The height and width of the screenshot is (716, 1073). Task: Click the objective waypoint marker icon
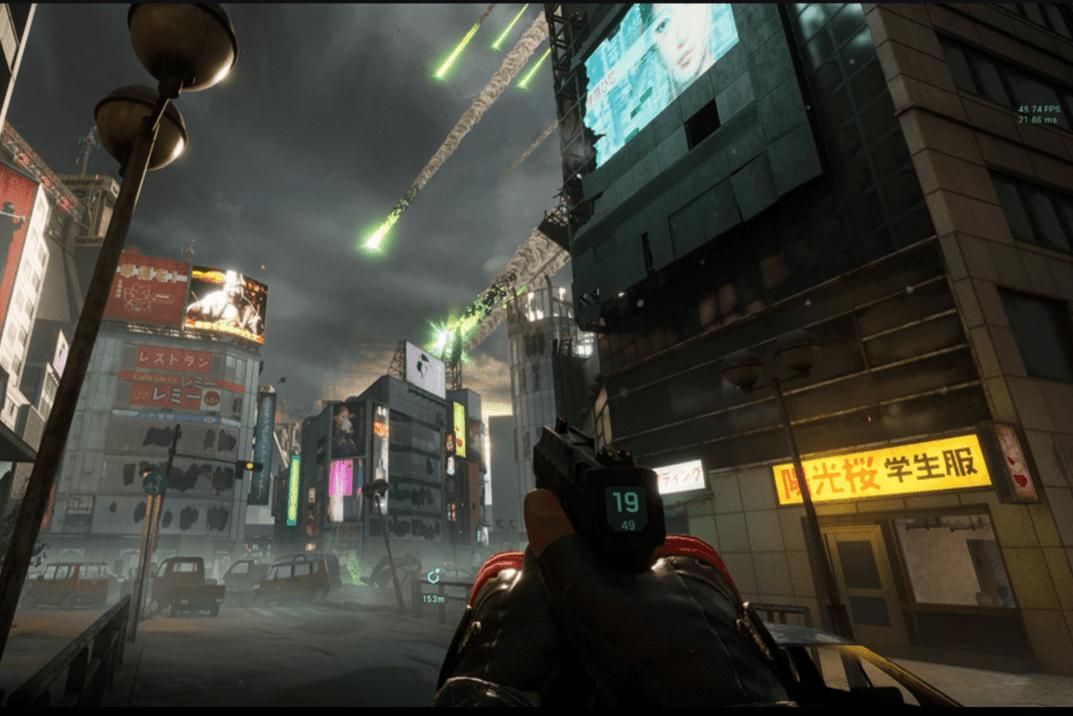click(x=433, y=577)
